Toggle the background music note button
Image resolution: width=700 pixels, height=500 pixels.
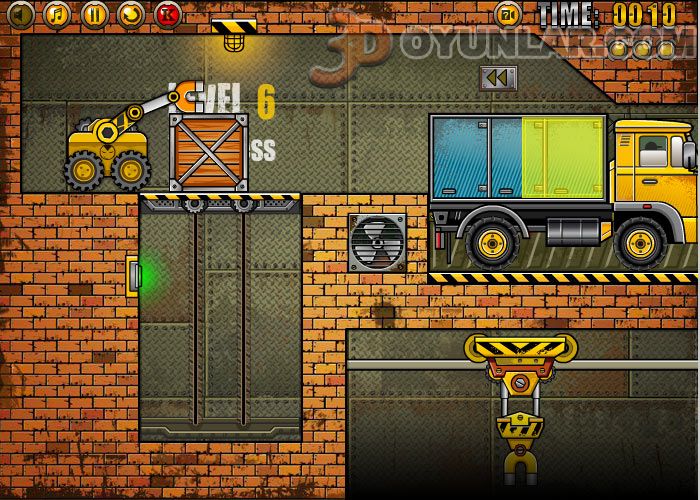[57, 14]
